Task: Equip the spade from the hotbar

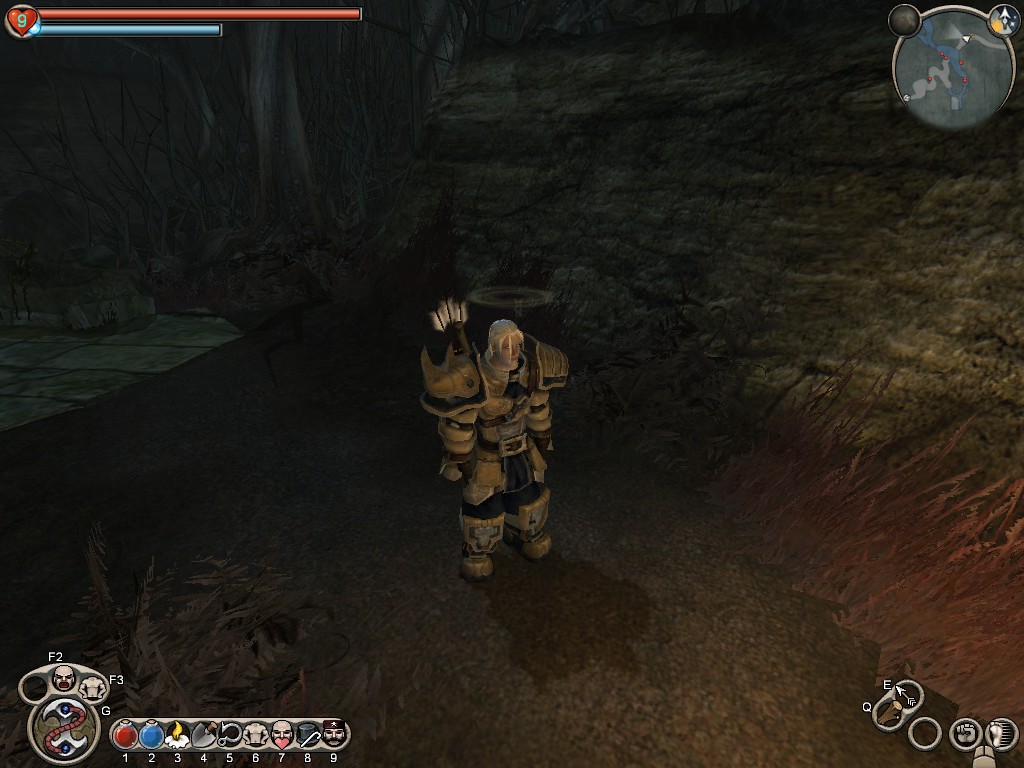Action: point(203,736)
